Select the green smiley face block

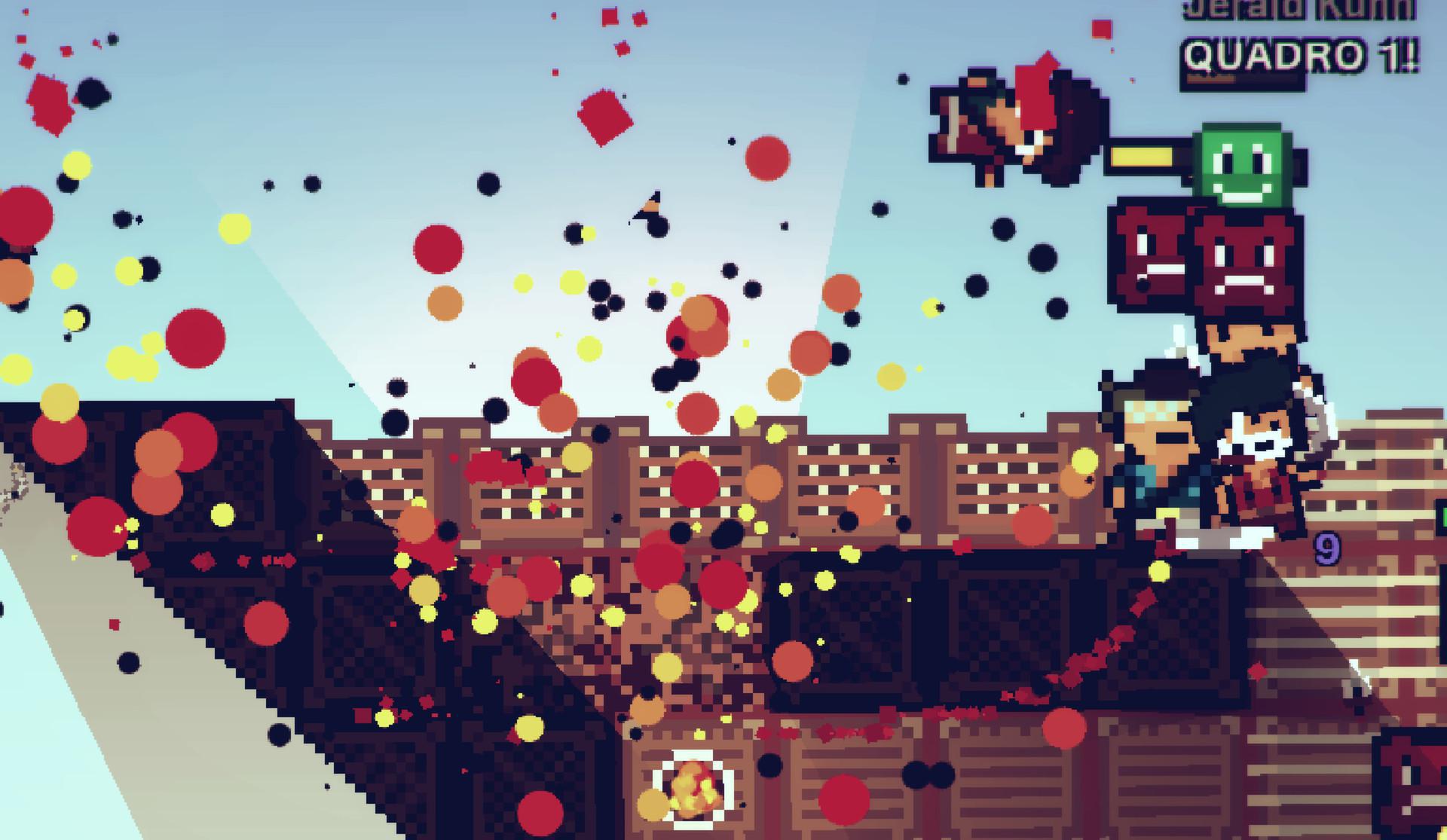coord(1242,170)
